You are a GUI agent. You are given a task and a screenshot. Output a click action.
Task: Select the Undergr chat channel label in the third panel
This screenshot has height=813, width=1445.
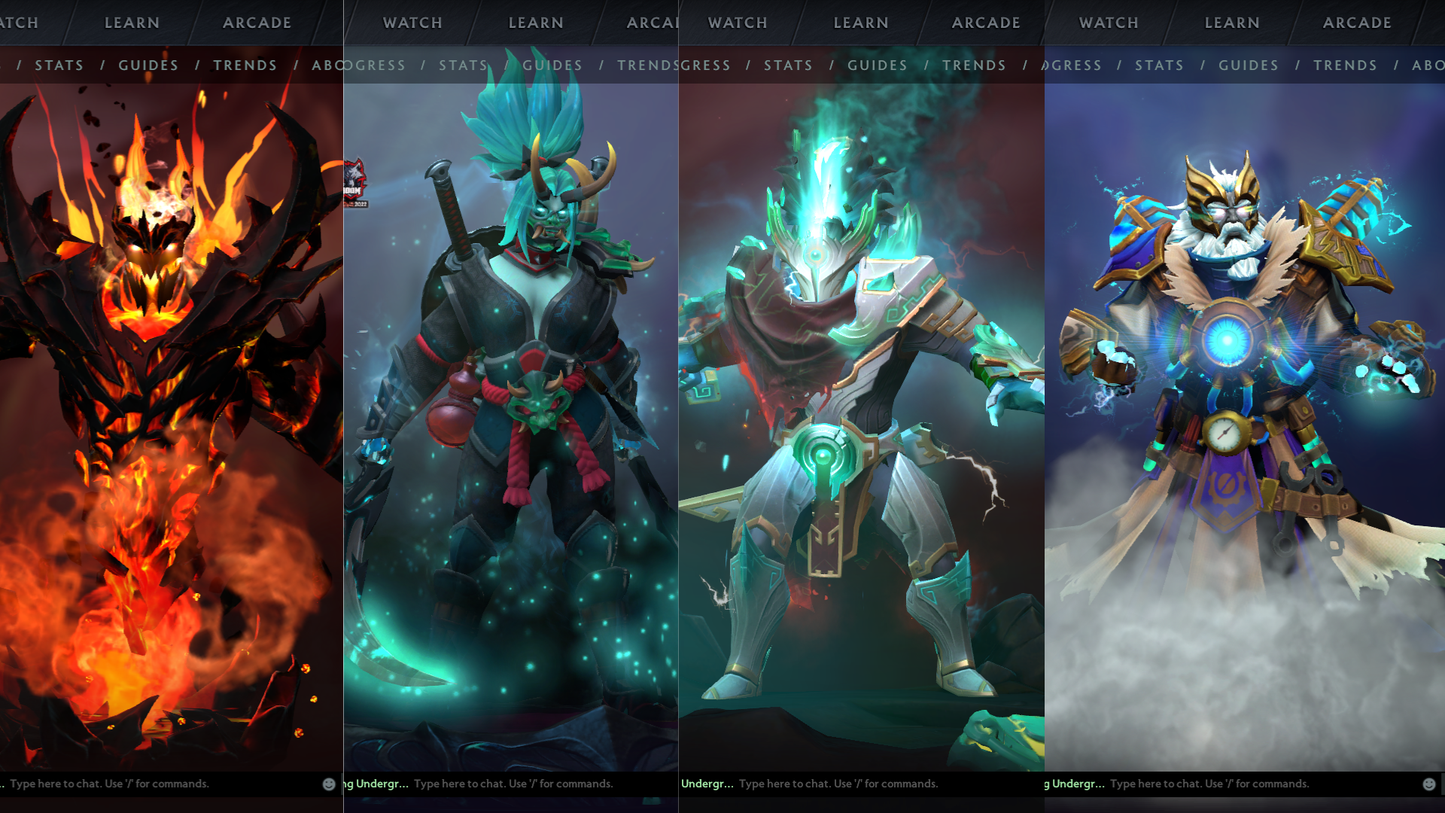[x=705, y=784]
